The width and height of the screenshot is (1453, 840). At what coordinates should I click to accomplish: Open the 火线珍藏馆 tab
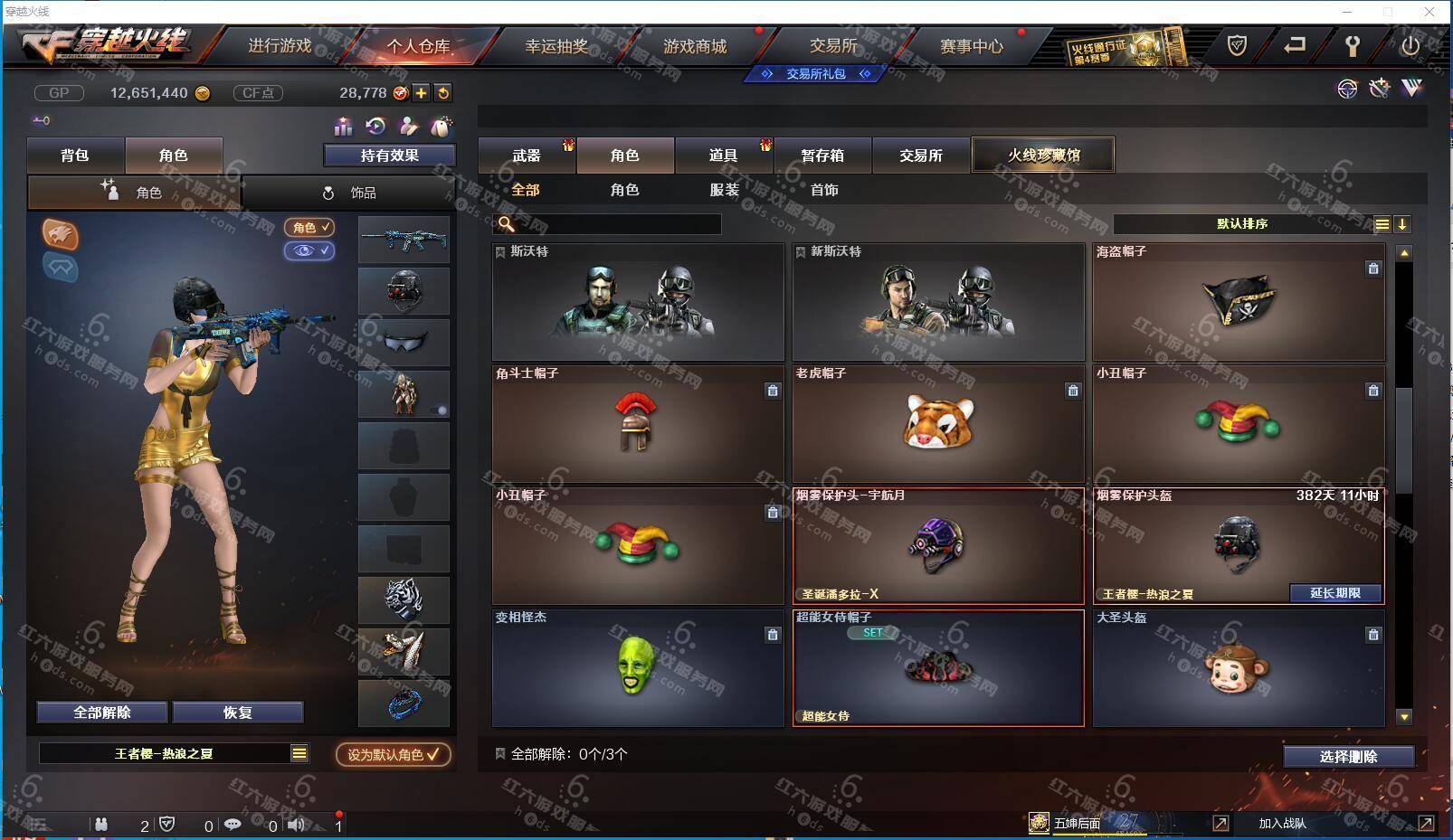point(1043,155)
